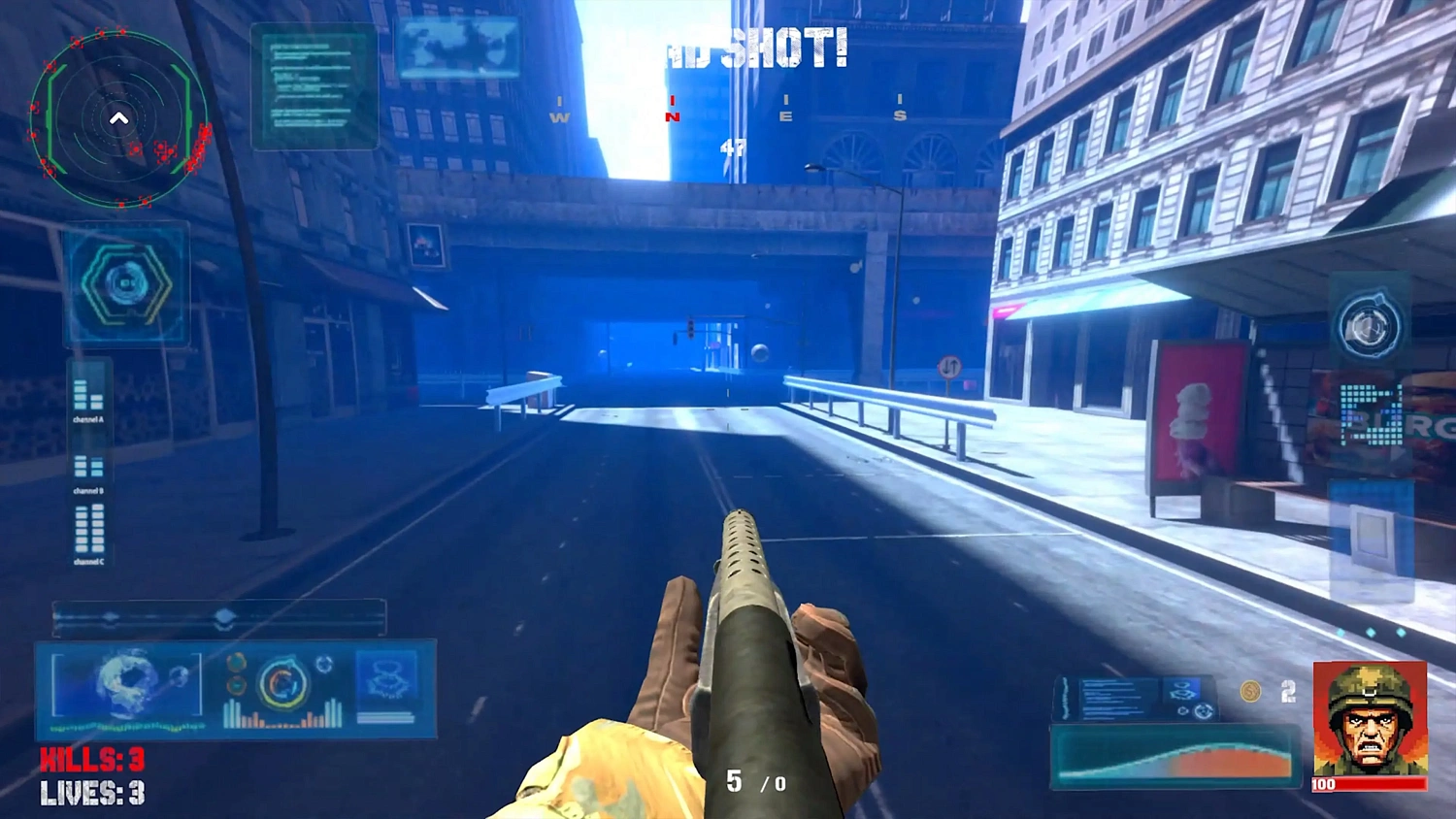The height and width of the screenshot is (819, 1456).
Task: Open the circular targeting reticle panel on right edge
Action: click(1368, 323)
